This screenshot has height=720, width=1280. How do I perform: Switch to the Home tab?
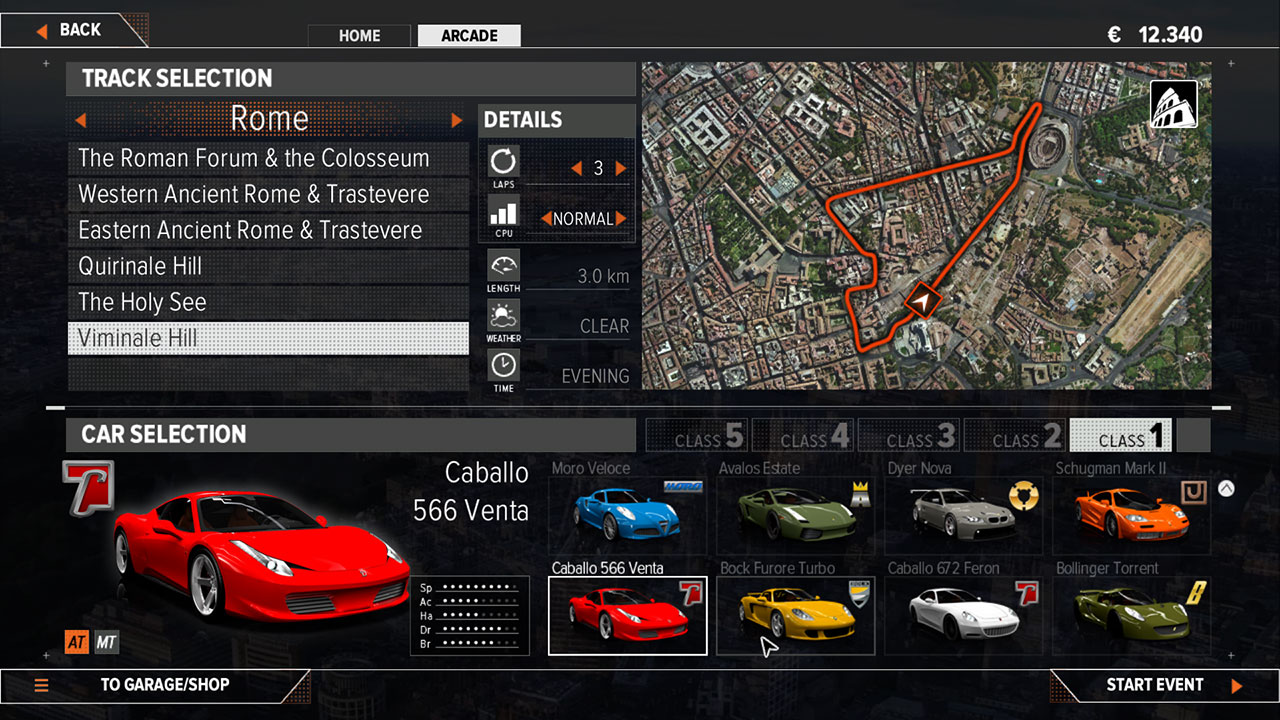click(359, 36)
